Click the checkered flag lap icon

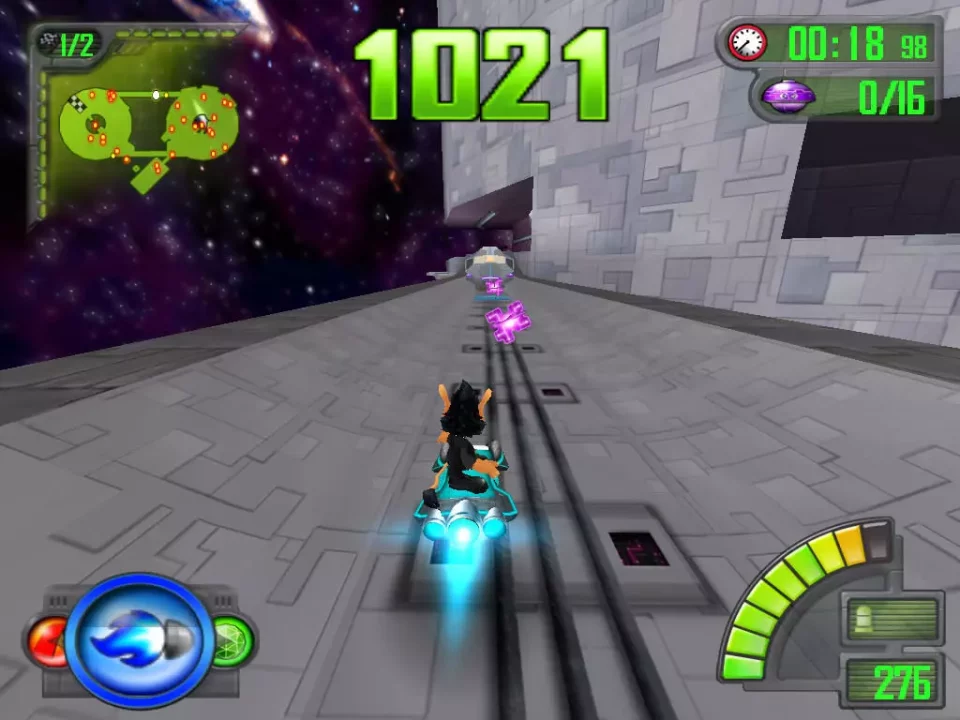46,42
